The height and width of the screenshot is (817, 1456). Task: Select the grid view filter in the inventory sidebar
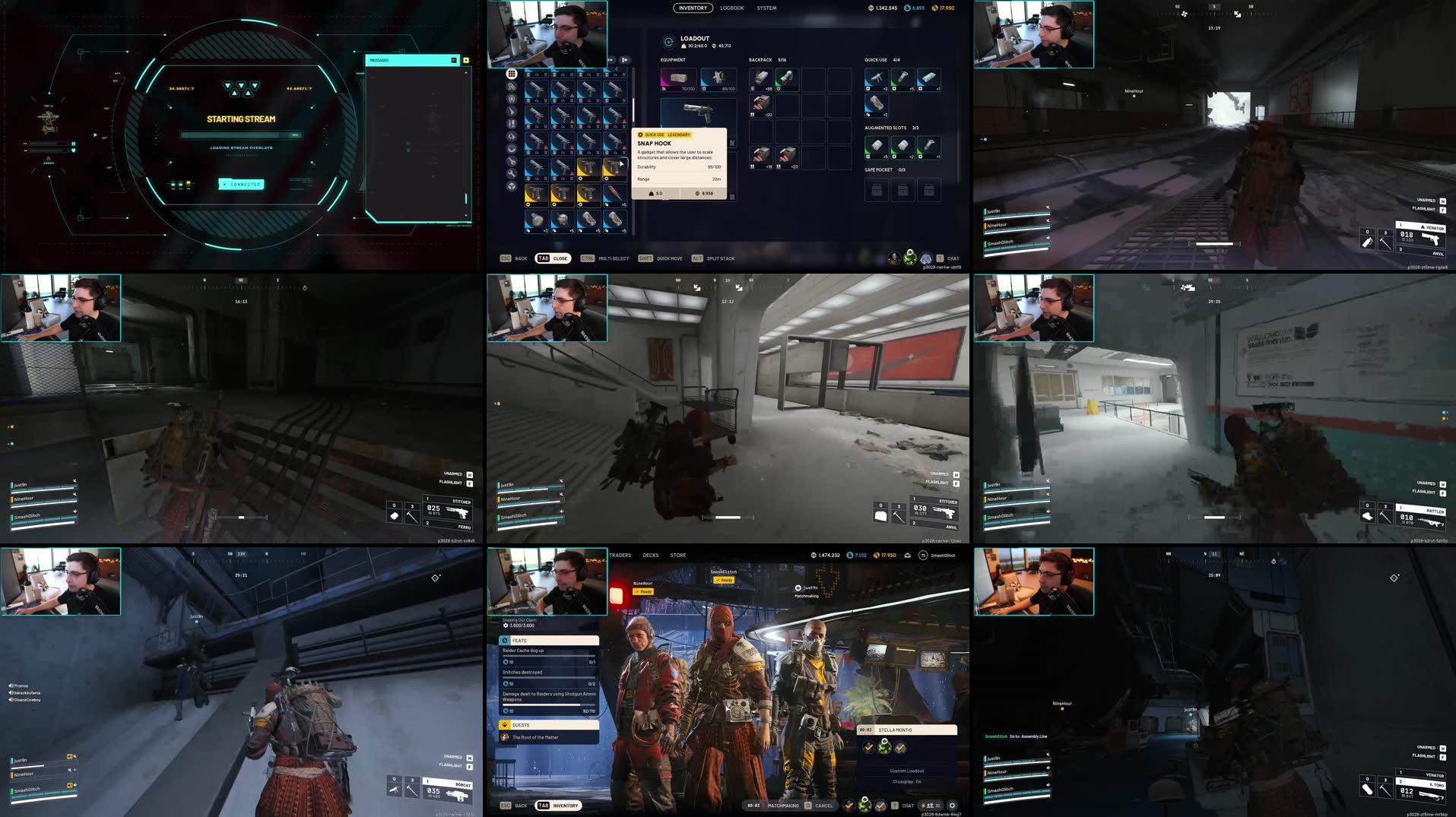coord(511,74)
